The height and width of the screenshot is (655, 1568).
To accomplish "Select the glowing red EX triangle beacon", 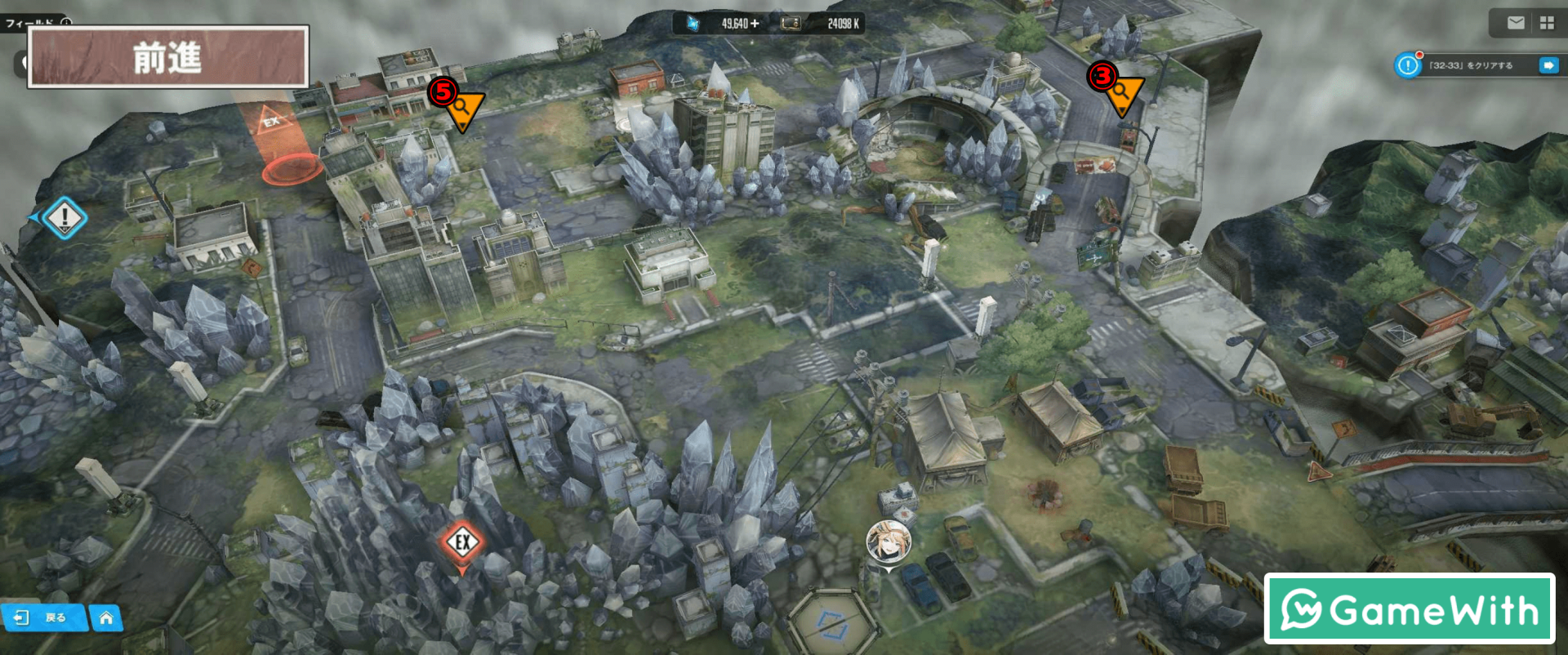I will [272, 123].
